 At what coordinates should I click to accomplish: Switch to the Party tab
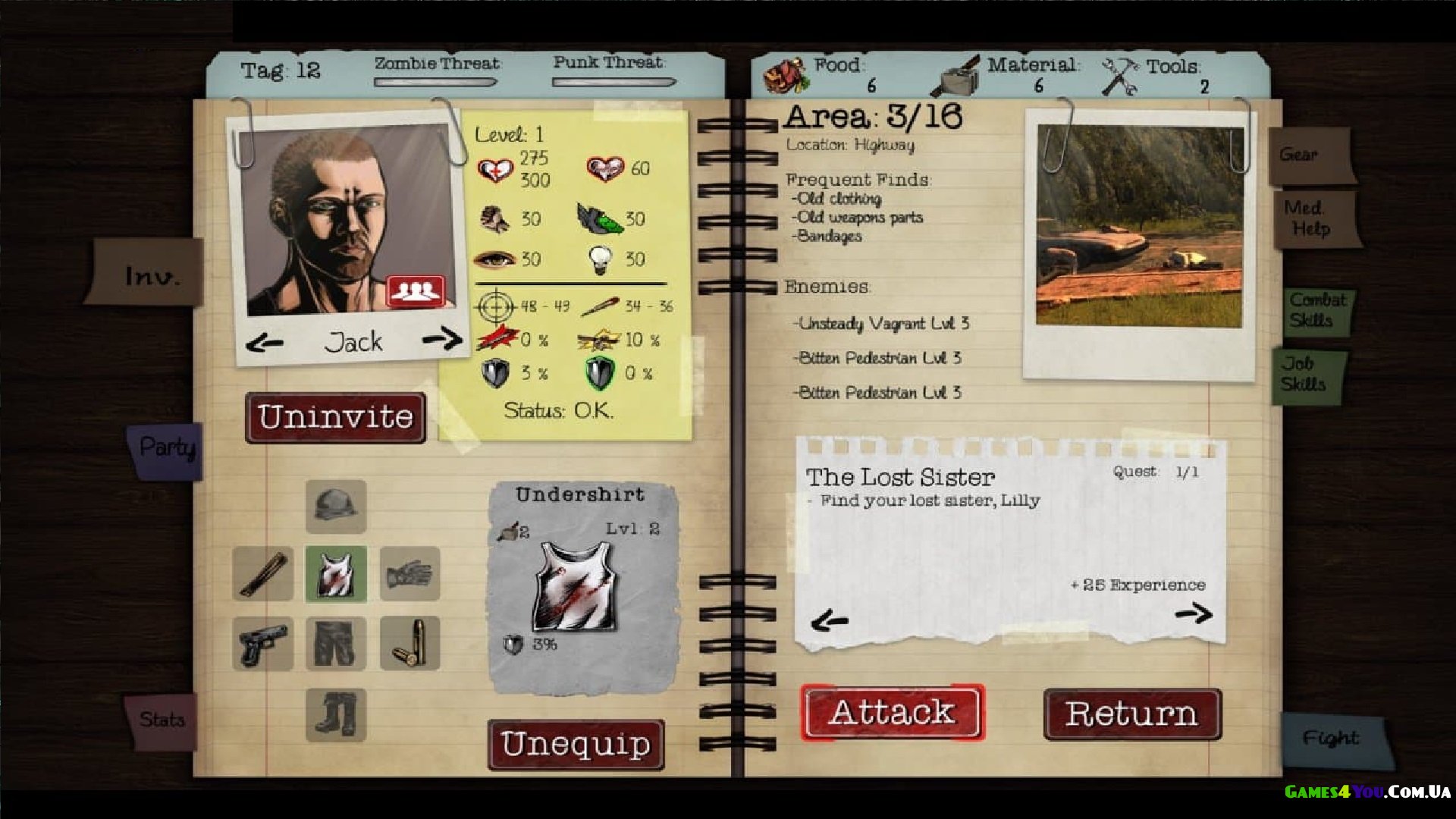point(167,448)
